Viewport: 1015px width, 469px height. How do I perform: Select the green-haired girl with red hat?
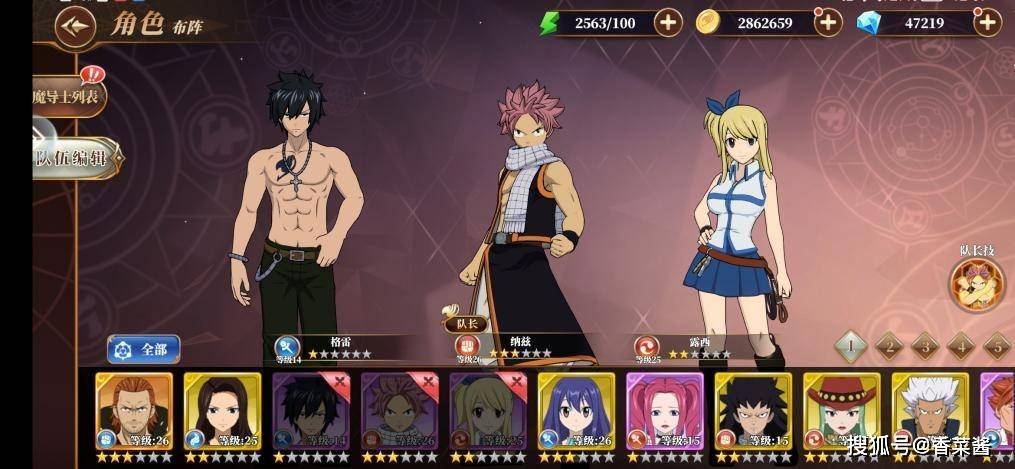841,413
